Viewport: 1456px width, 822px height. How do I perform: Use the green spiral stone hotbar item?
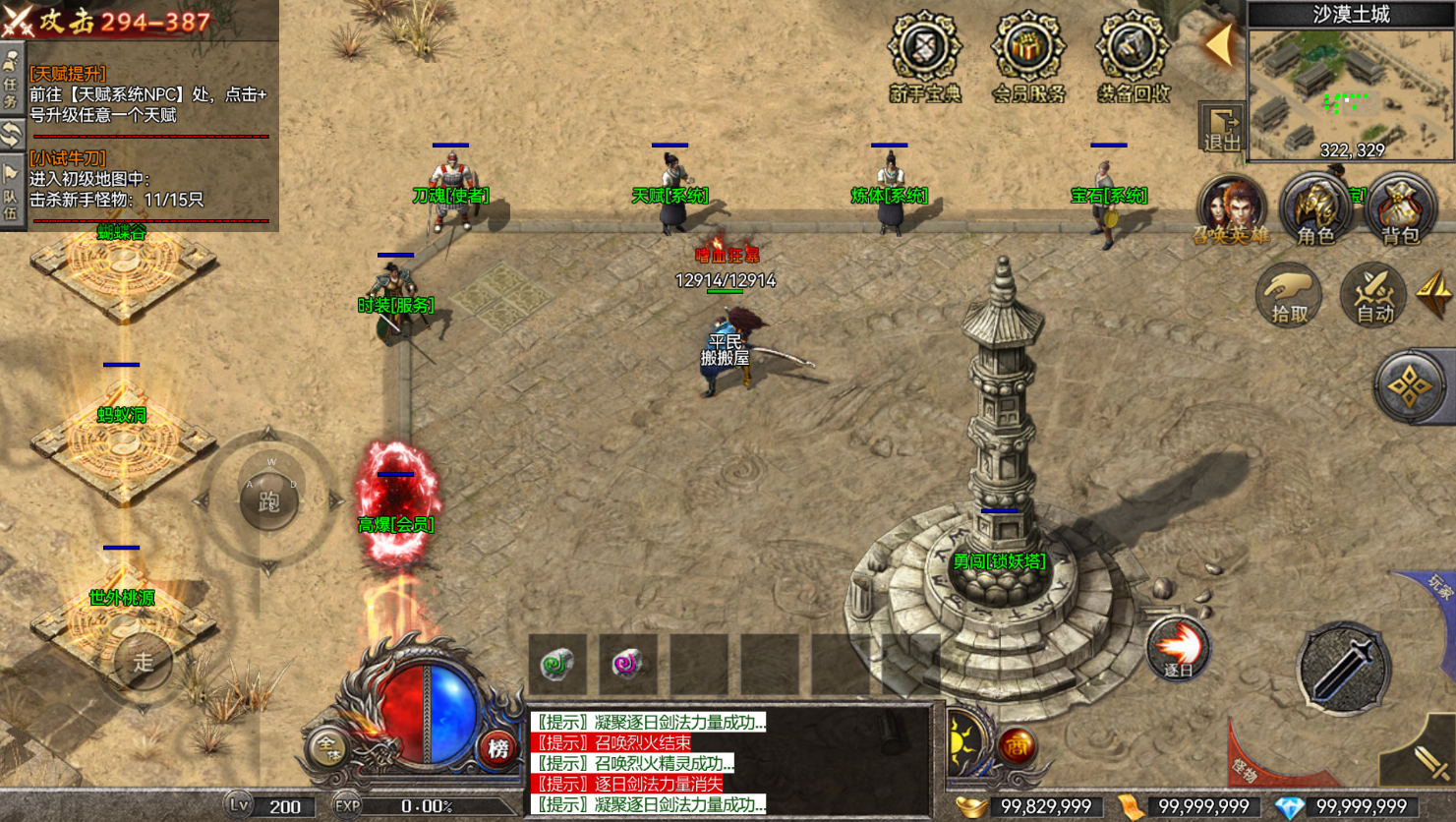pyautogui.click(x=557, y=664)
